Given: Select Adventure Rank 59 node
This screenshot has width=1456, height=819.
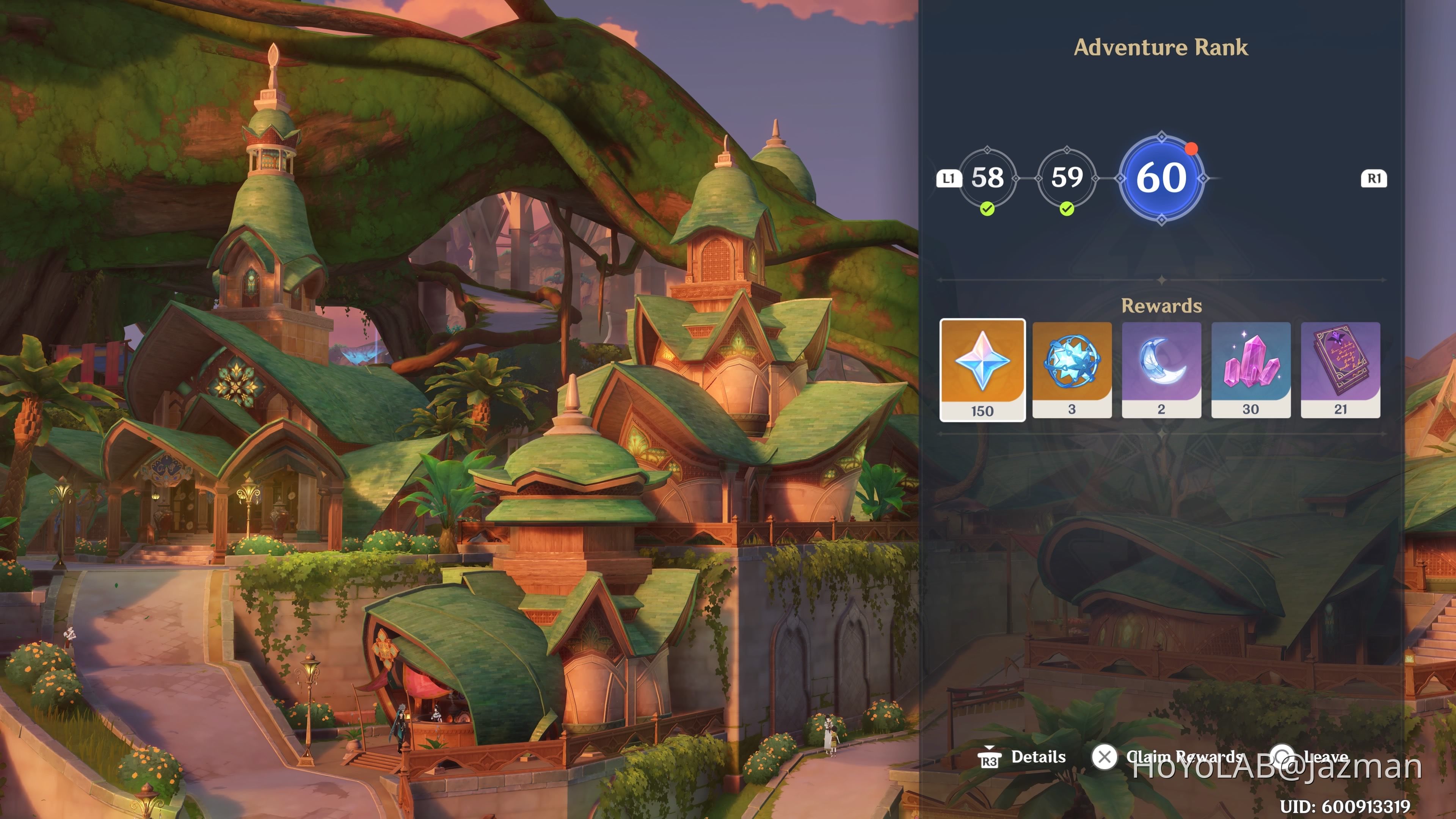Looking at the screenshot, I should pyautogui.click(x=1067, y=177).
